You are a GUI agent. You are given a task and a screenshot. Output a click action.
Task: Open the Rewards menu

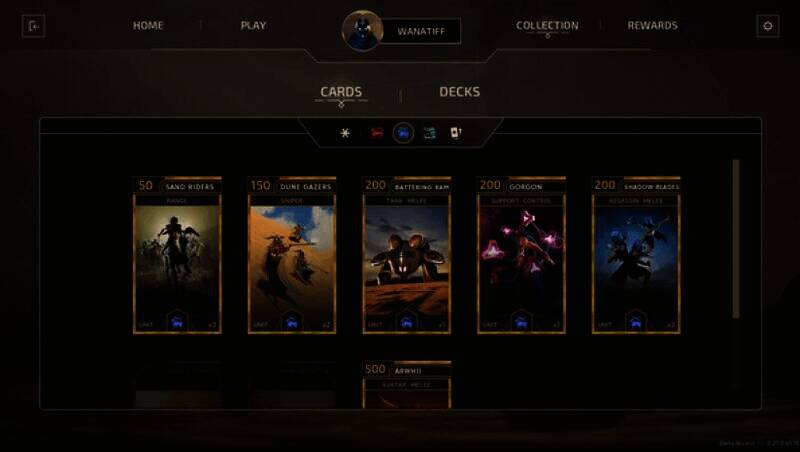(652, 26)
